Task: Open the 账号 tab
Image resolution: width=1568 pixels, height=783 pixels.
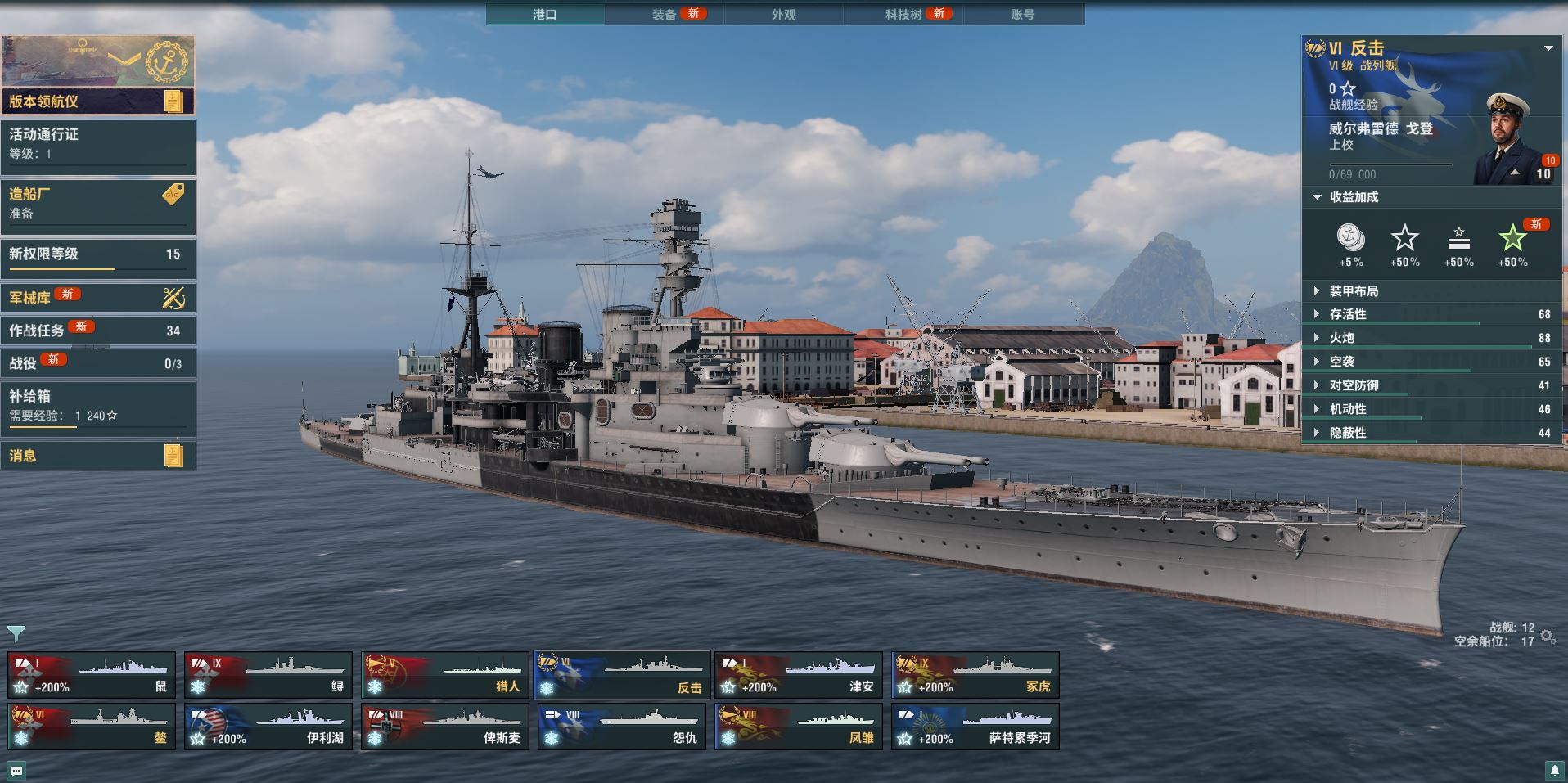Action: point(1022,15)
